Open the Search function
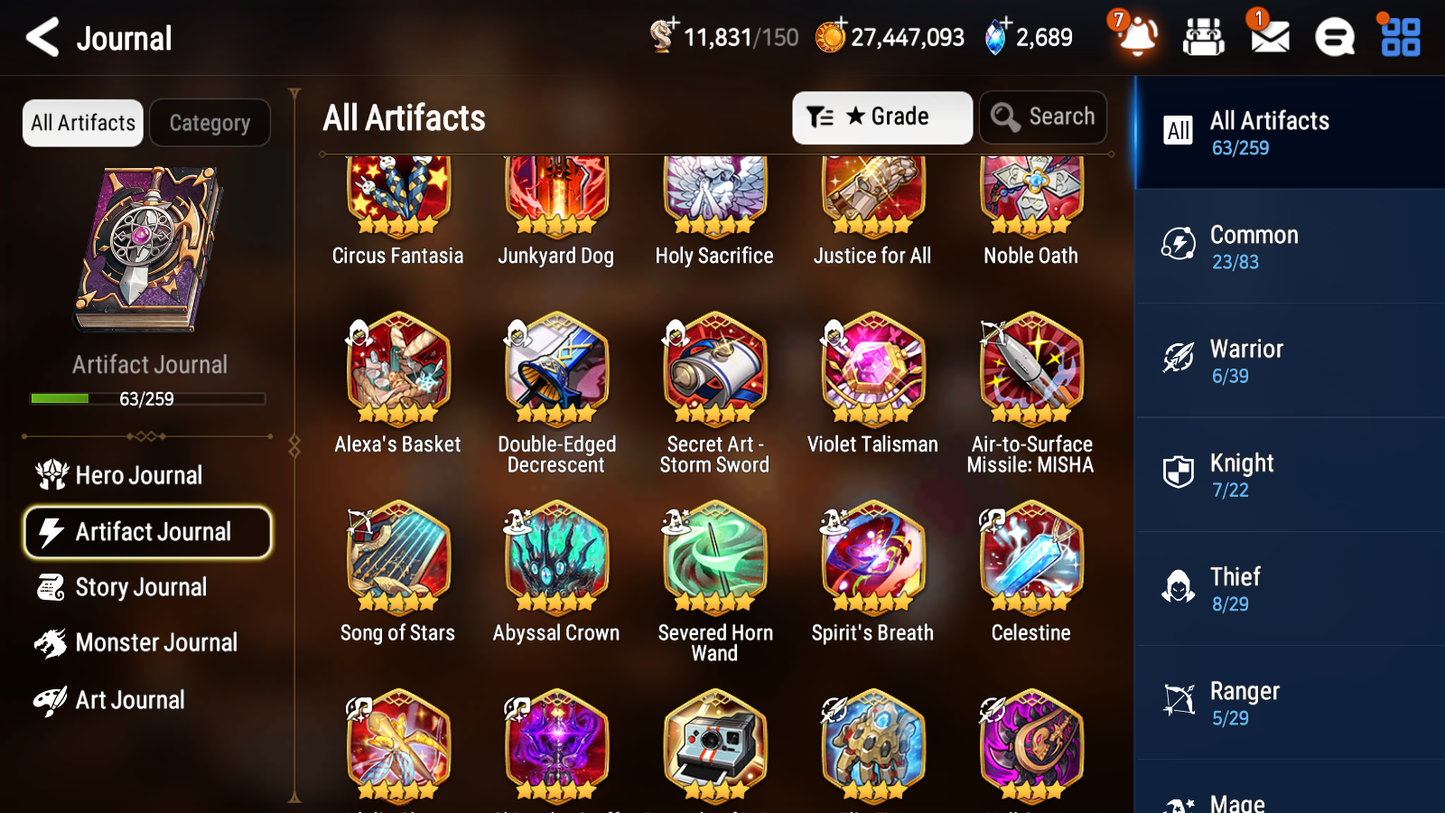 [1043, 117]
